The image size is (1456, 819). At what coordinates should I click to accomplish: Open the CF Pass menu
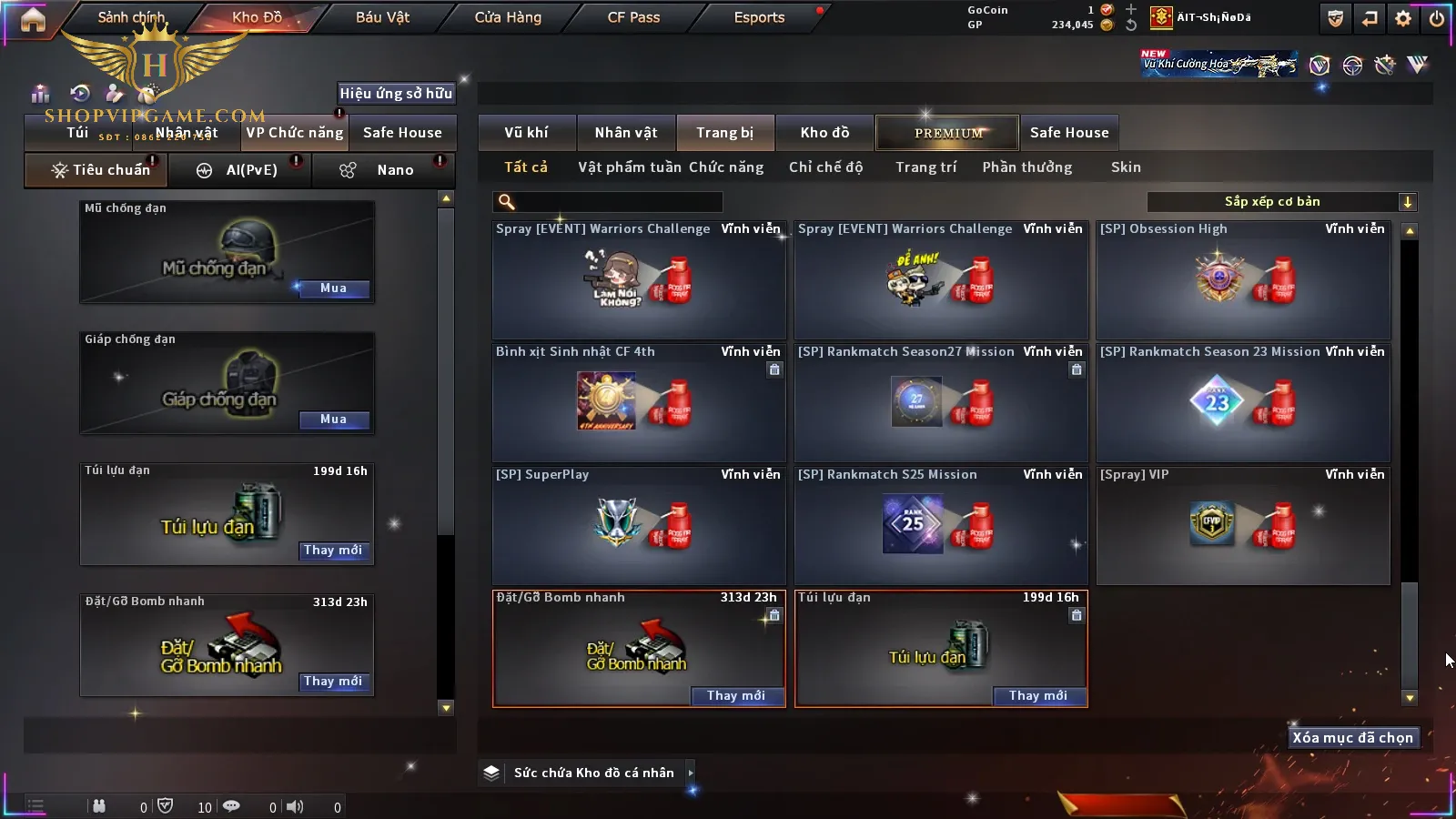[x=633, y=17]
